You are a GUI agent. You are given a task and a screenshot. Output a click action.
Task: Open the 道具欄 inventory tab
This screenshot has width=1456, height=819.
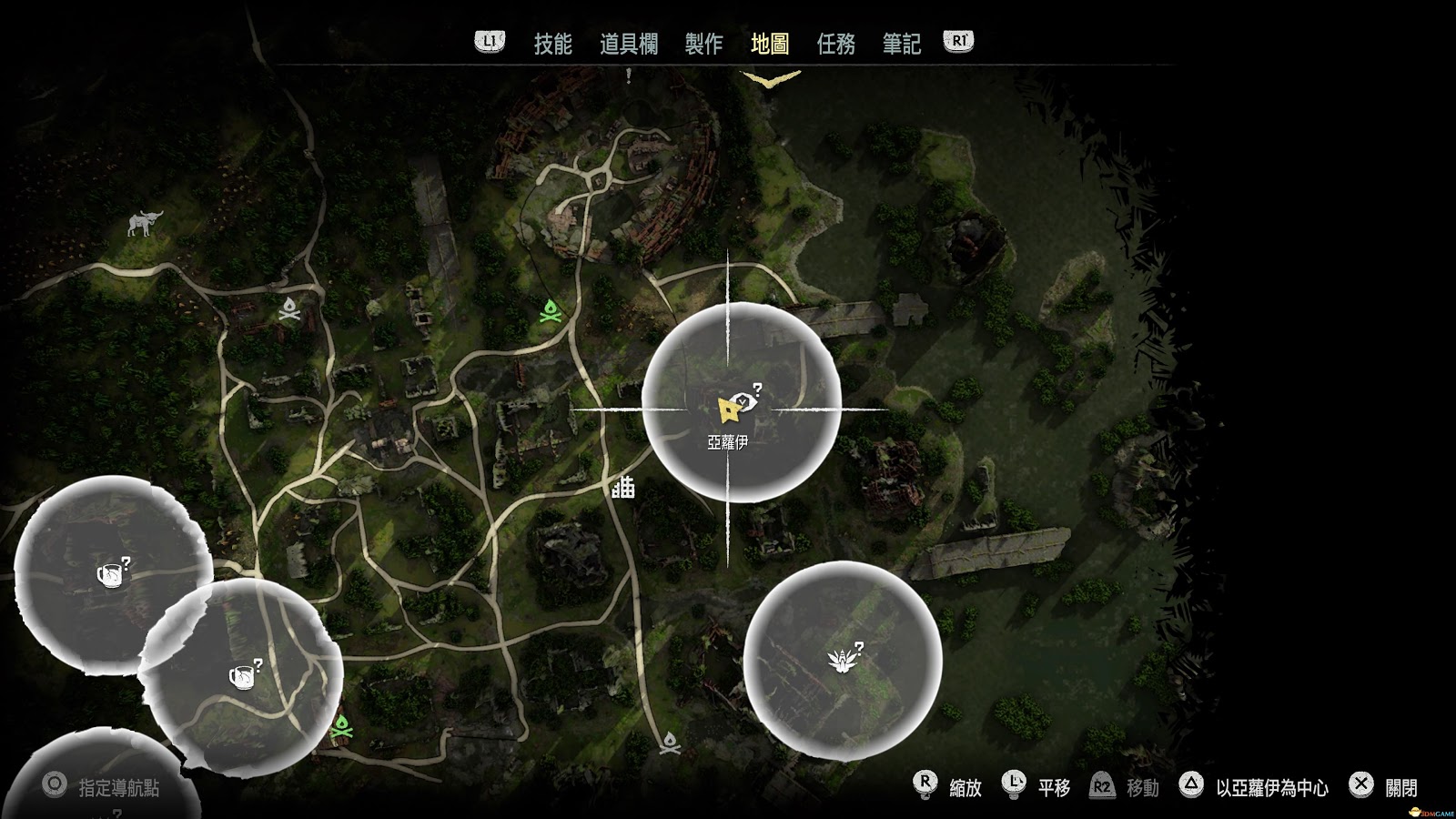point(628,44)
